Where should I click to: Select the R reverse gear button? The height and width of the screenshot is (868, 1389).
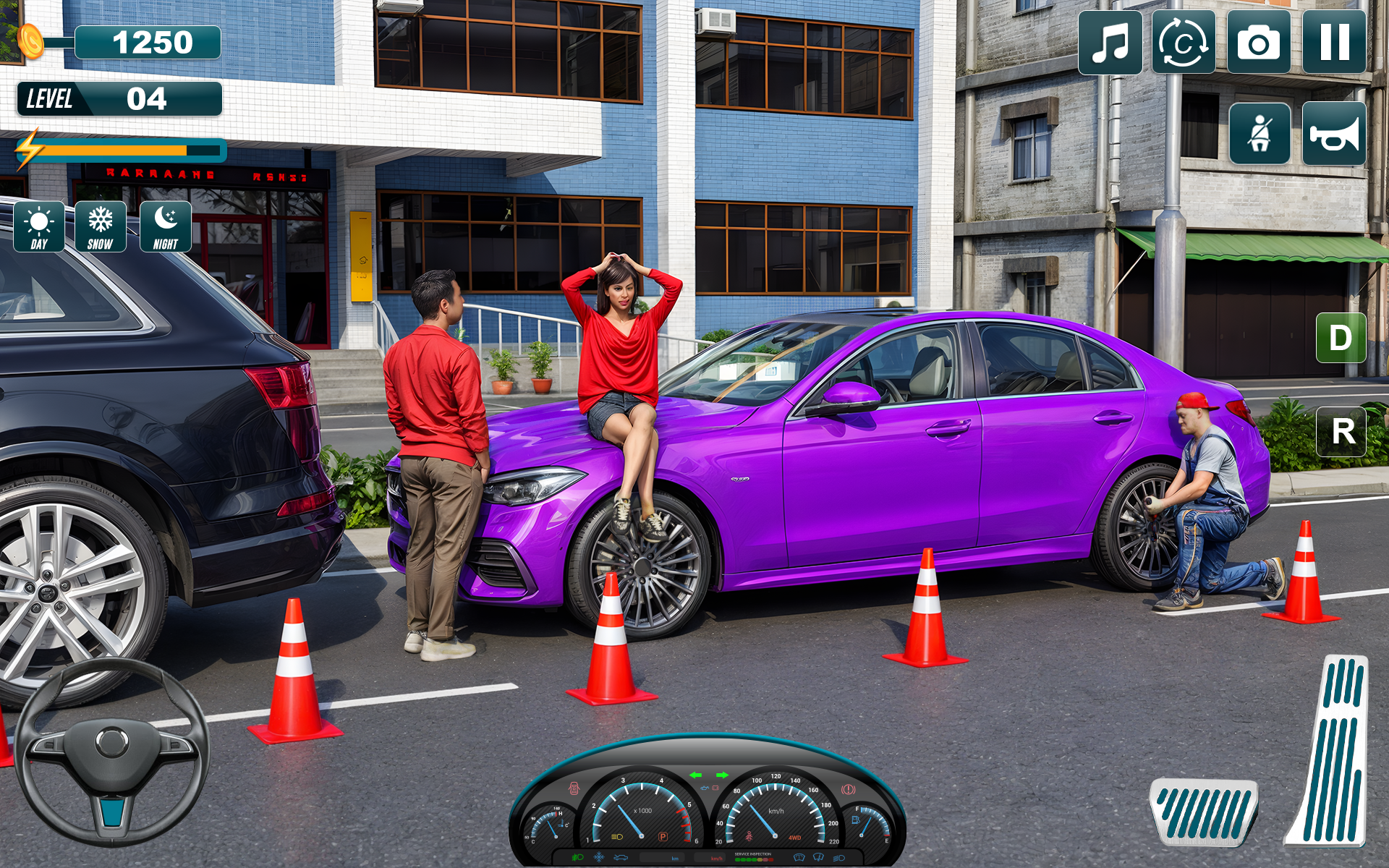[1342, 432]
